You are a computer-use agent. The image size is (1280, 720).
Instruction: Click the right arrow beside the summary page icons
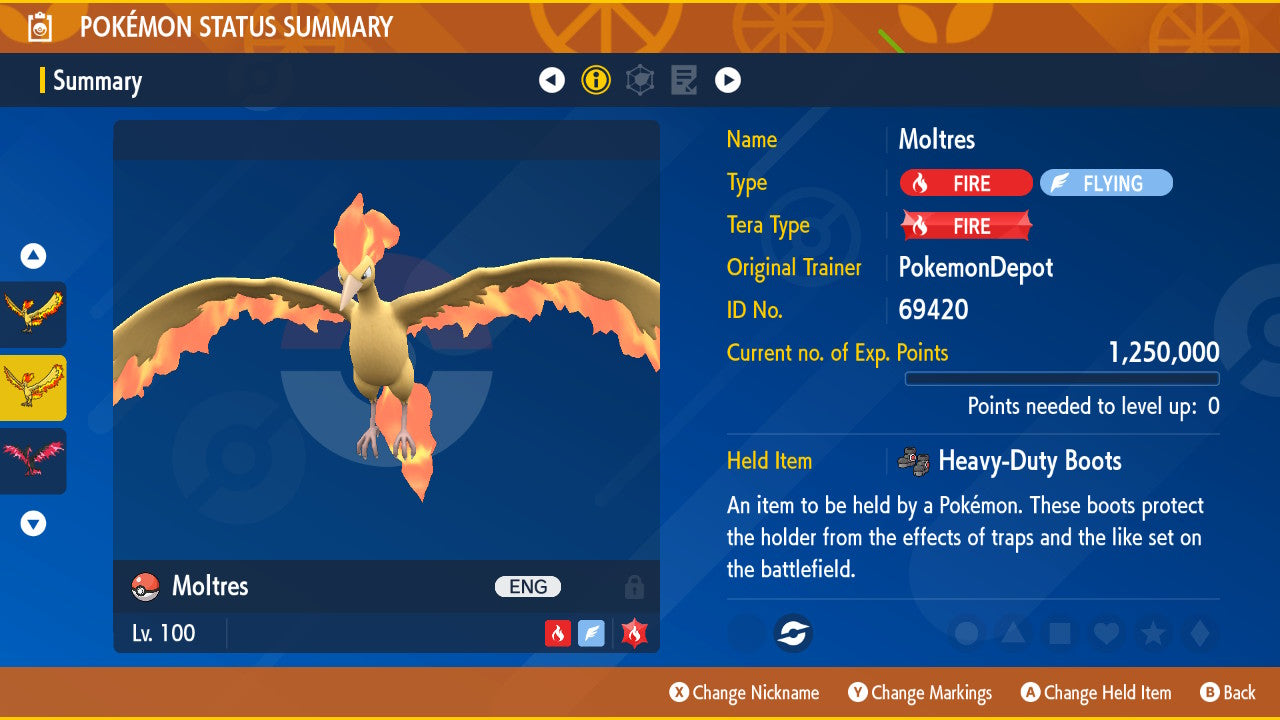coord(728,80)
